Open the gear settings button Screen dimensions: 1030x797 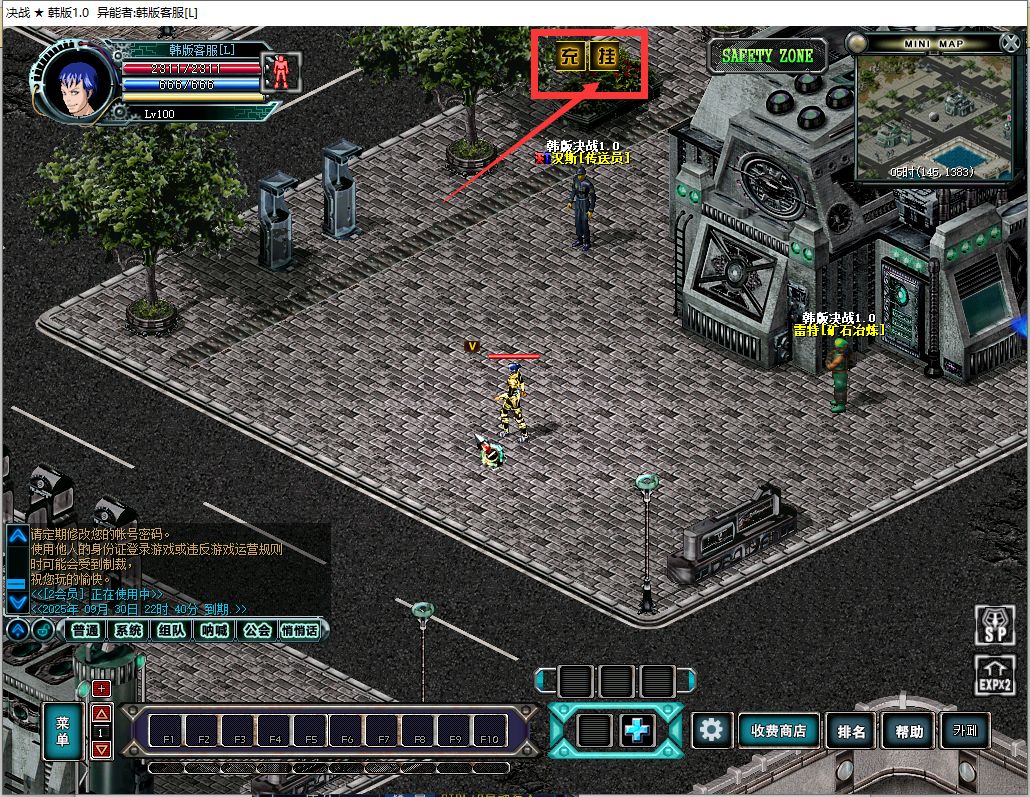point(711,730)
